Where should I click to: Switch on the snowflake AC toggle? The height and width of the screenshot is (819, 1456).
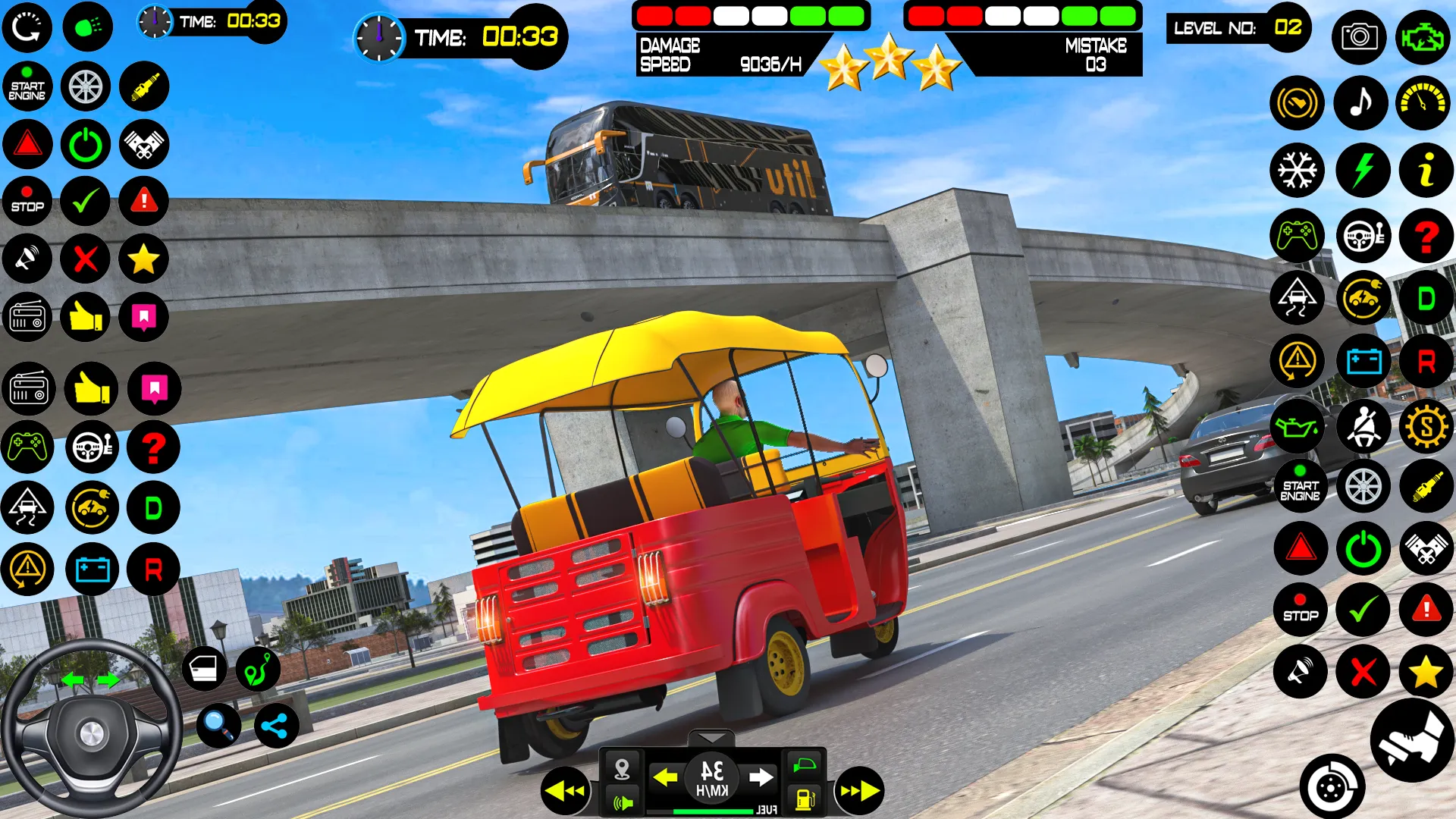coord(1298,171)
